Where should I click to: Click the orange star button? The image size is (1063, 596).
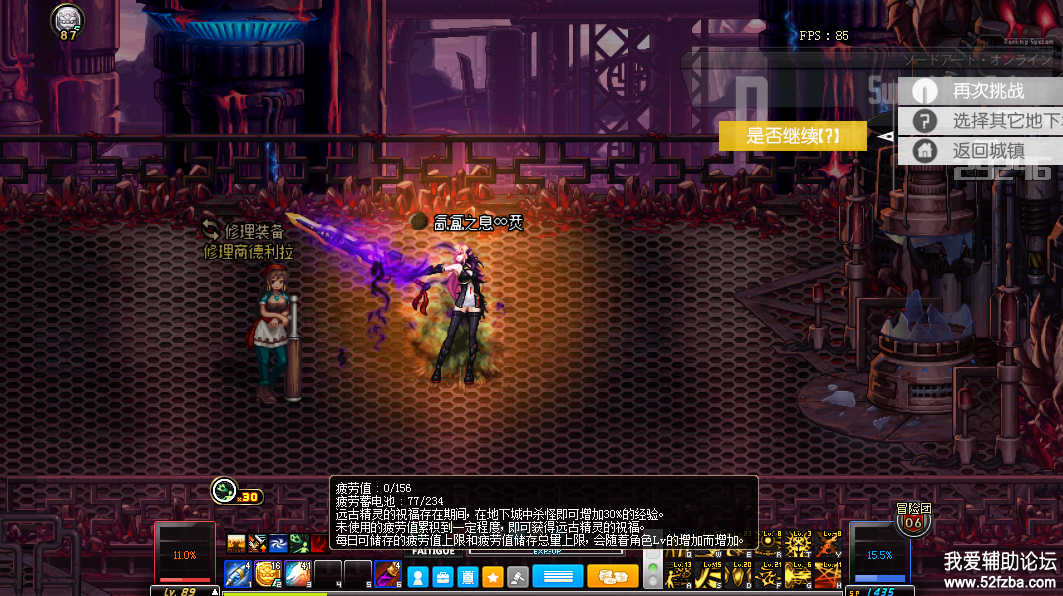[493, 576]
